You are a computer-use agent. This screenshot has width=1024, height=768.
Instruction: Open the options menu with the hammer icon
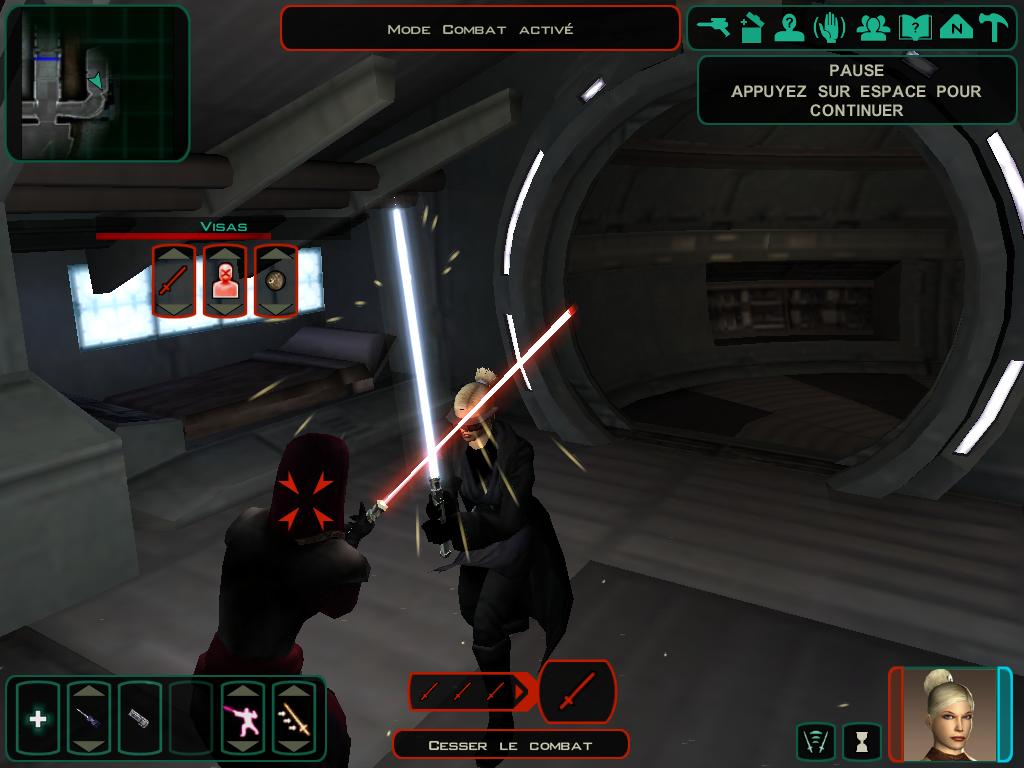pos(994,28)
